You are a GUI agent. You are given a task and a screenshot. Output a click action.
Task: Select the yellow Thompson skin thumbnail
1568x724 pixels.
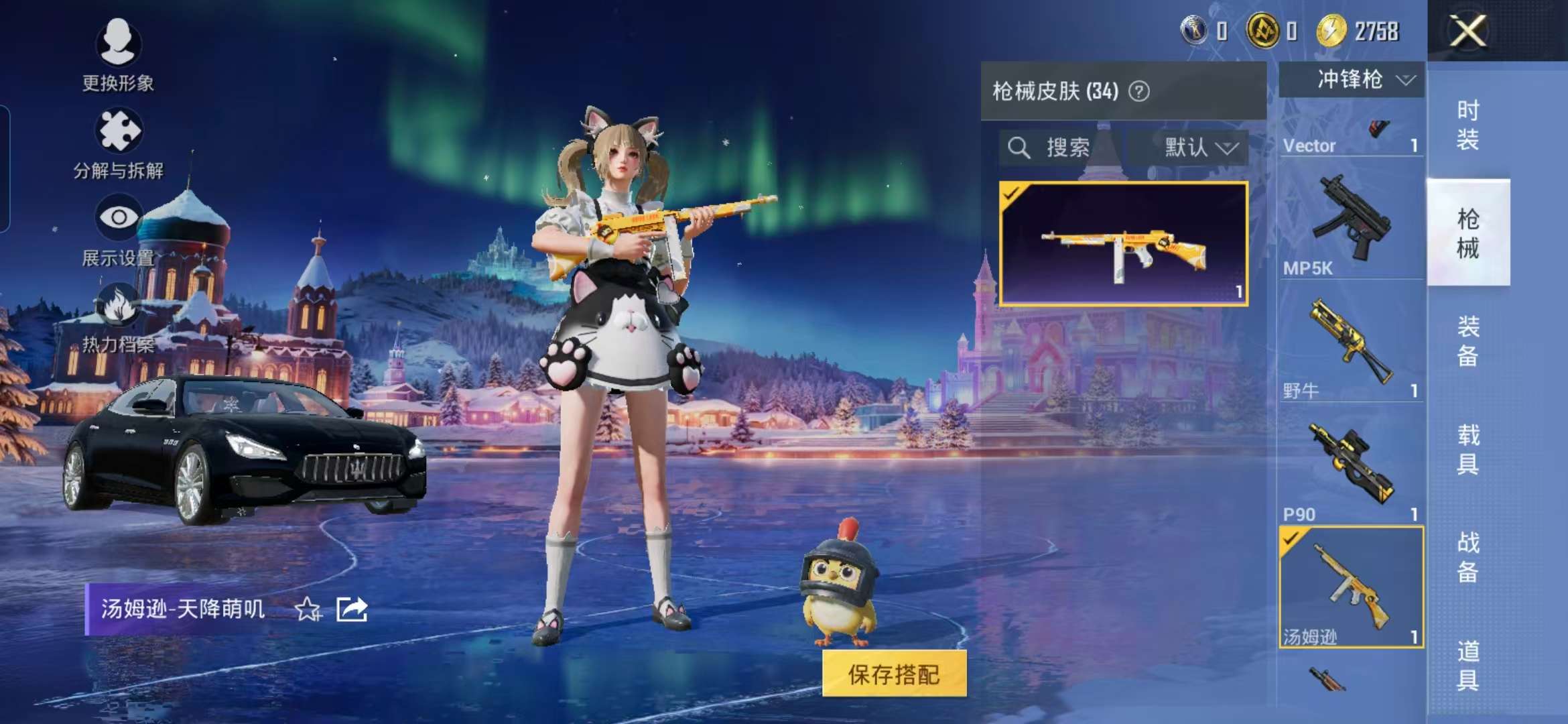[x=1123, y=244]
